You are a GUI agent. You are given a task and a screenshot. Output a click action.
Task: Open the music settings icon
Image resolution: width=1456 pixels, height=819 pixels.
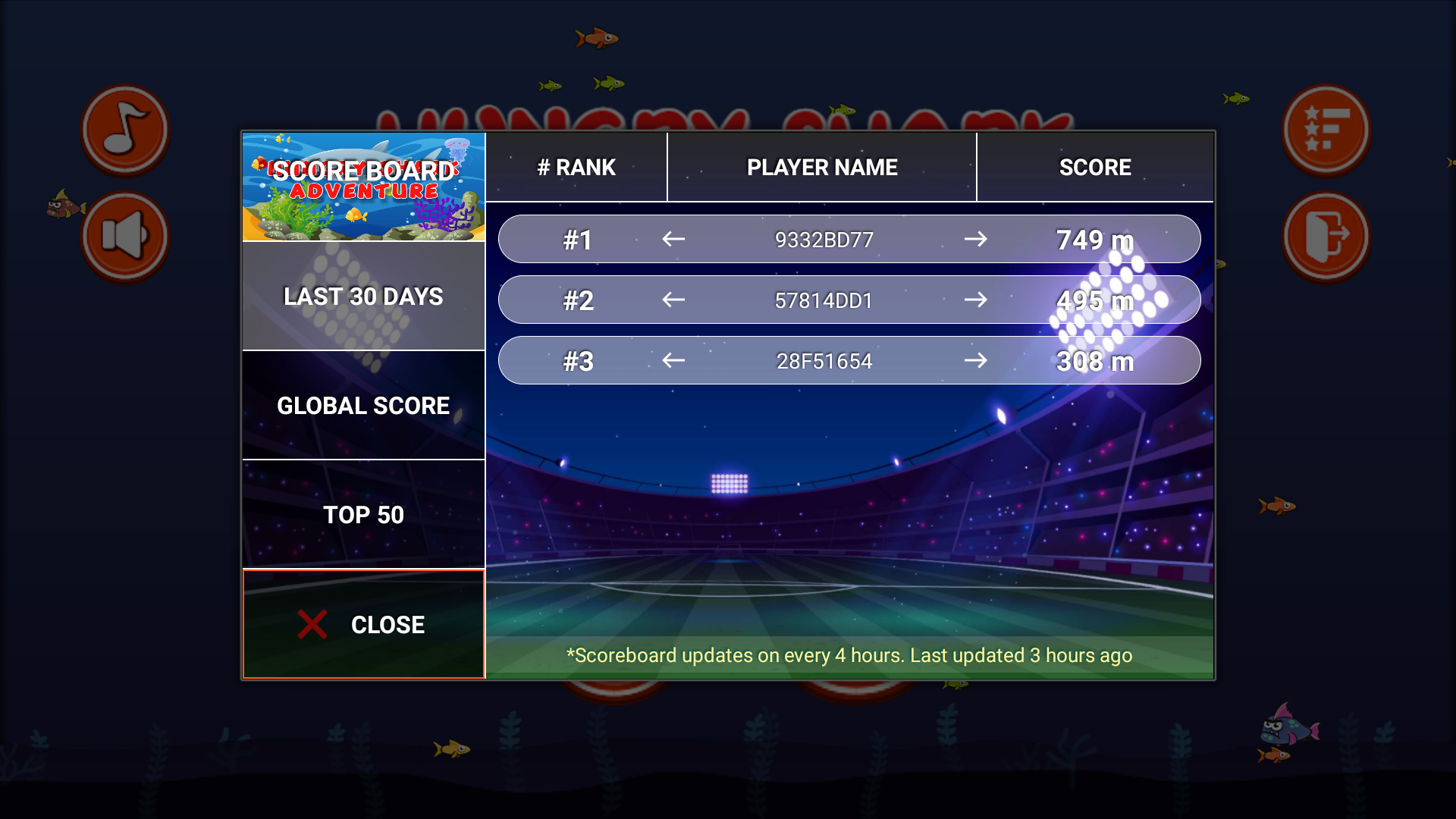pos(125,129)
